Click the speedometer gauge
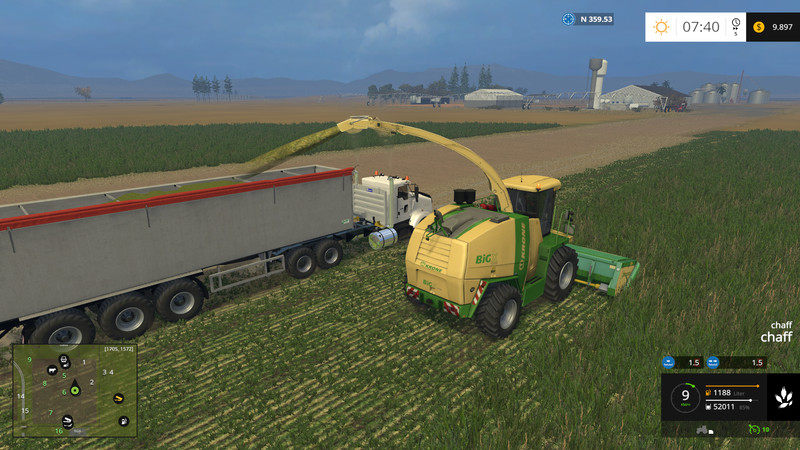800x450 pixels. [685, 396]
